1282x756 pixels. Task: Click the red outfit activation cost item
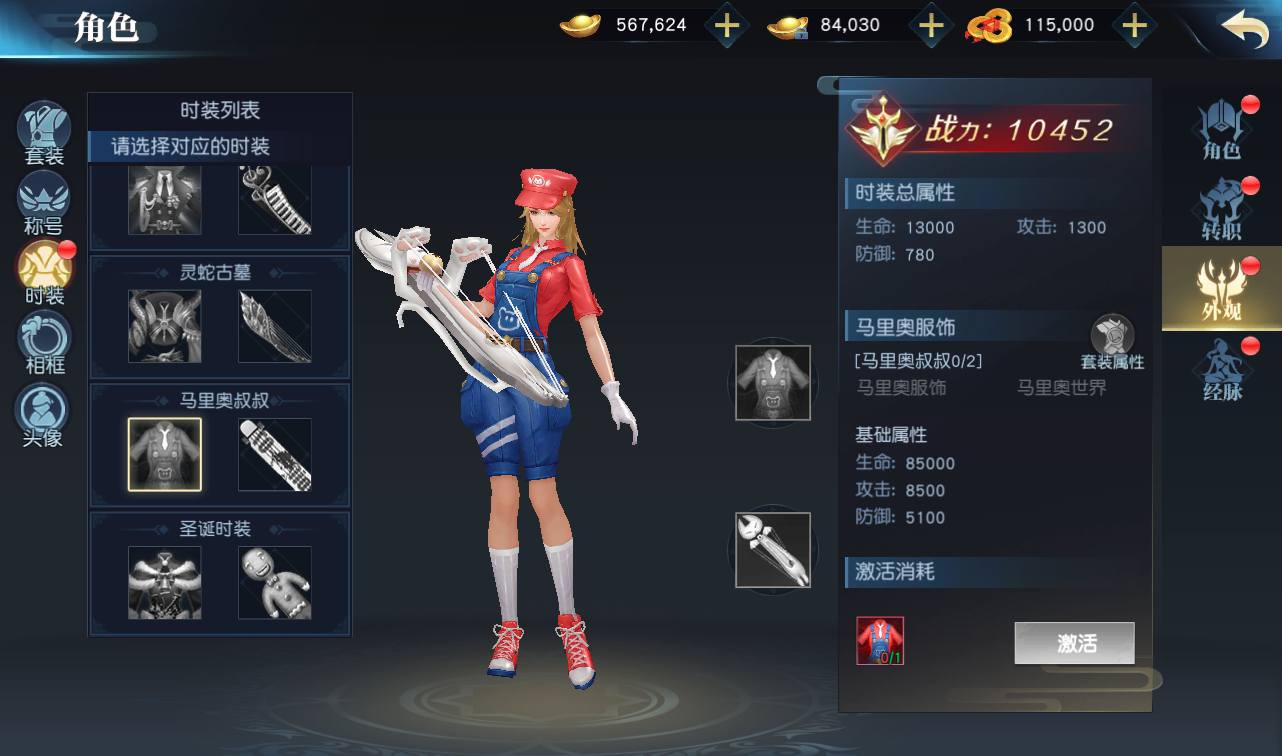[880, 641]
